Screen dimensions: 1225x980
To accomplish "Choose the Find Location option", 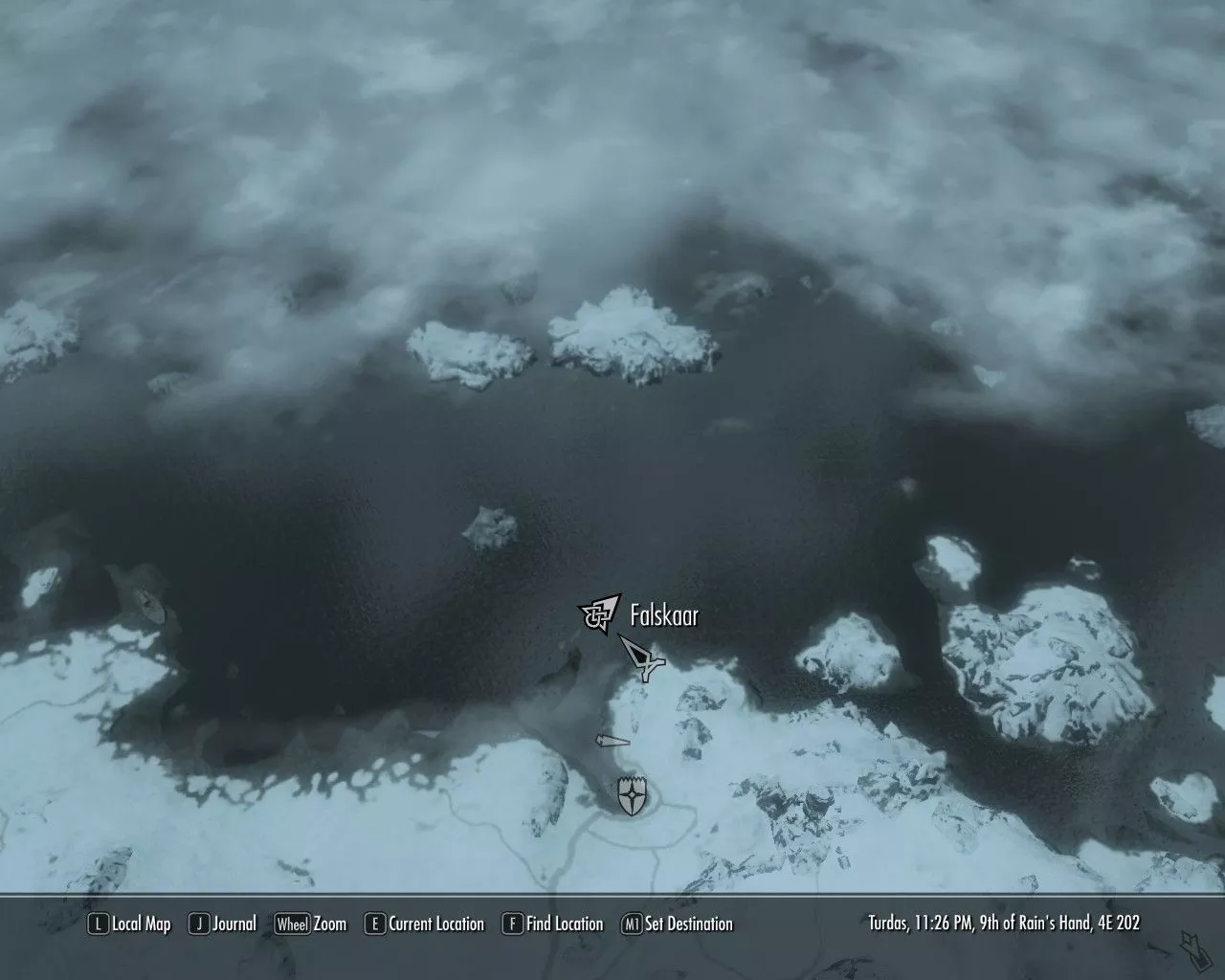I will (553, 924).
